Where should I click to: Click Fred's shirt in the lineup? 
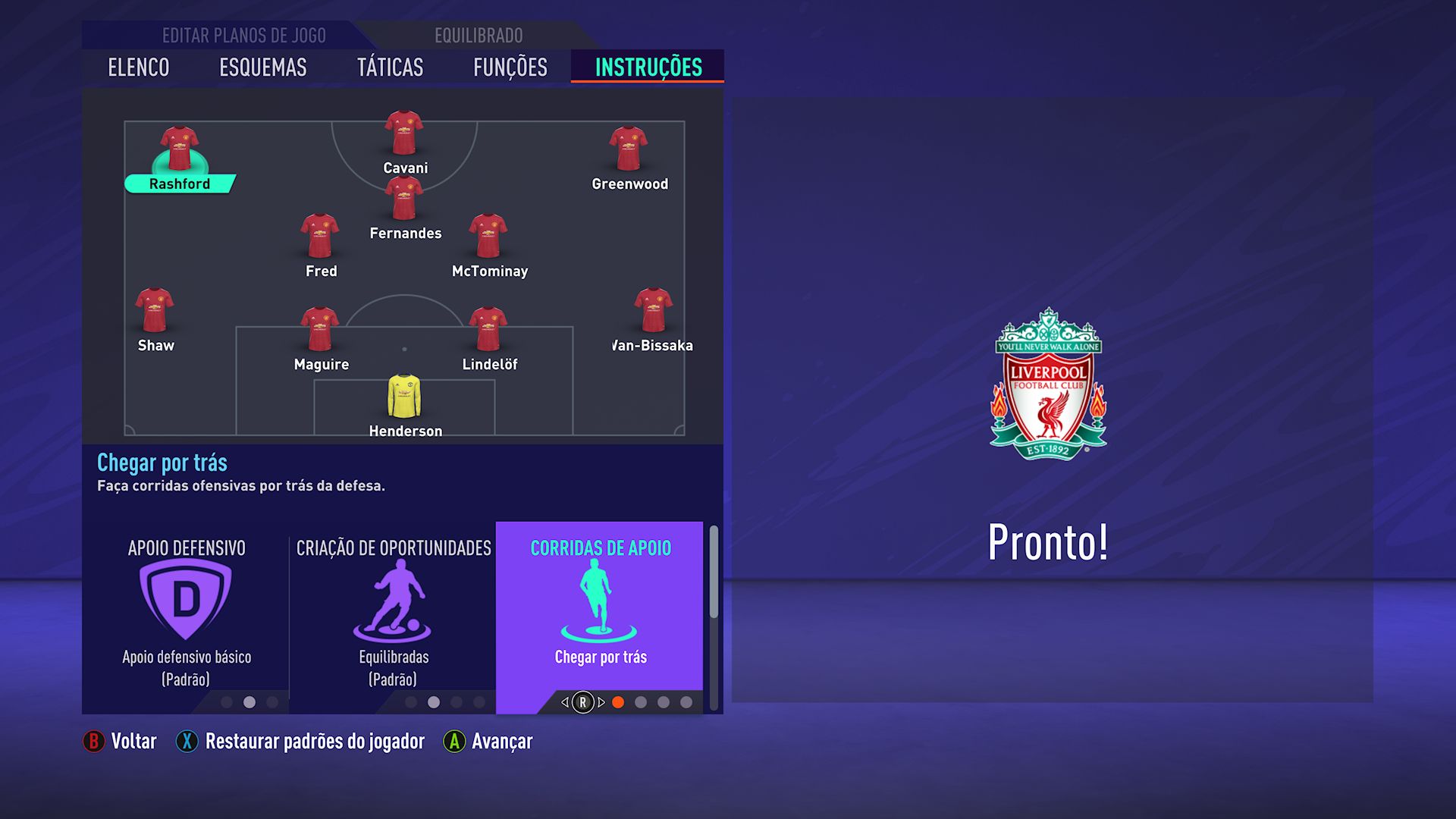click(320, 237)
